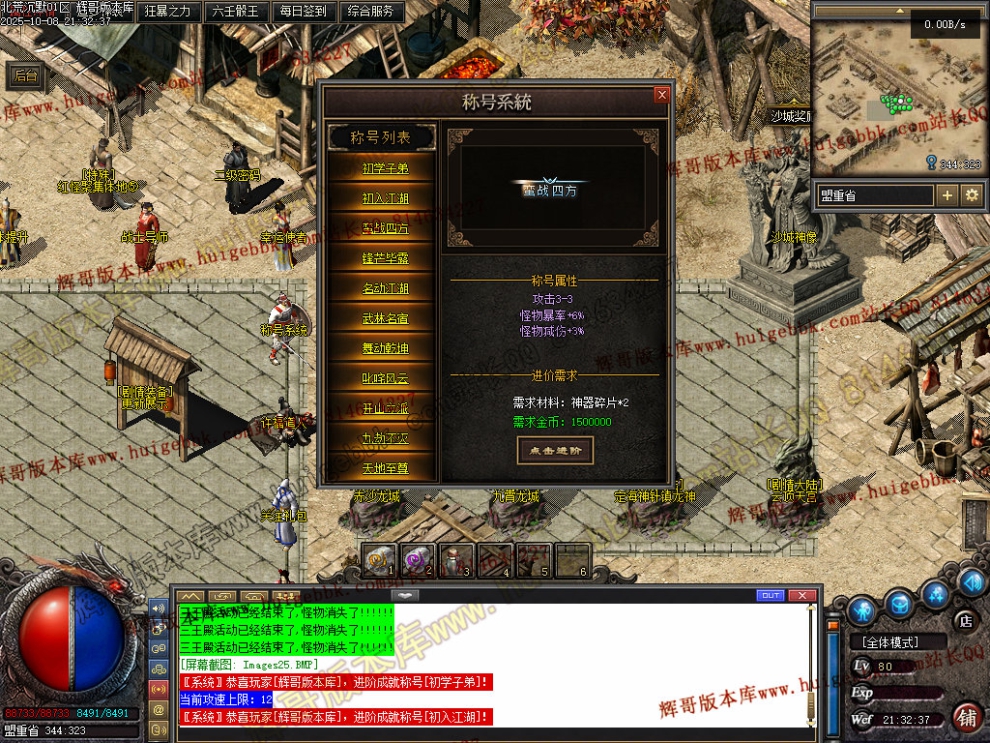Open the 六壬骰王 menu button
Screen dimensions: 990x743
coord(235,12)
